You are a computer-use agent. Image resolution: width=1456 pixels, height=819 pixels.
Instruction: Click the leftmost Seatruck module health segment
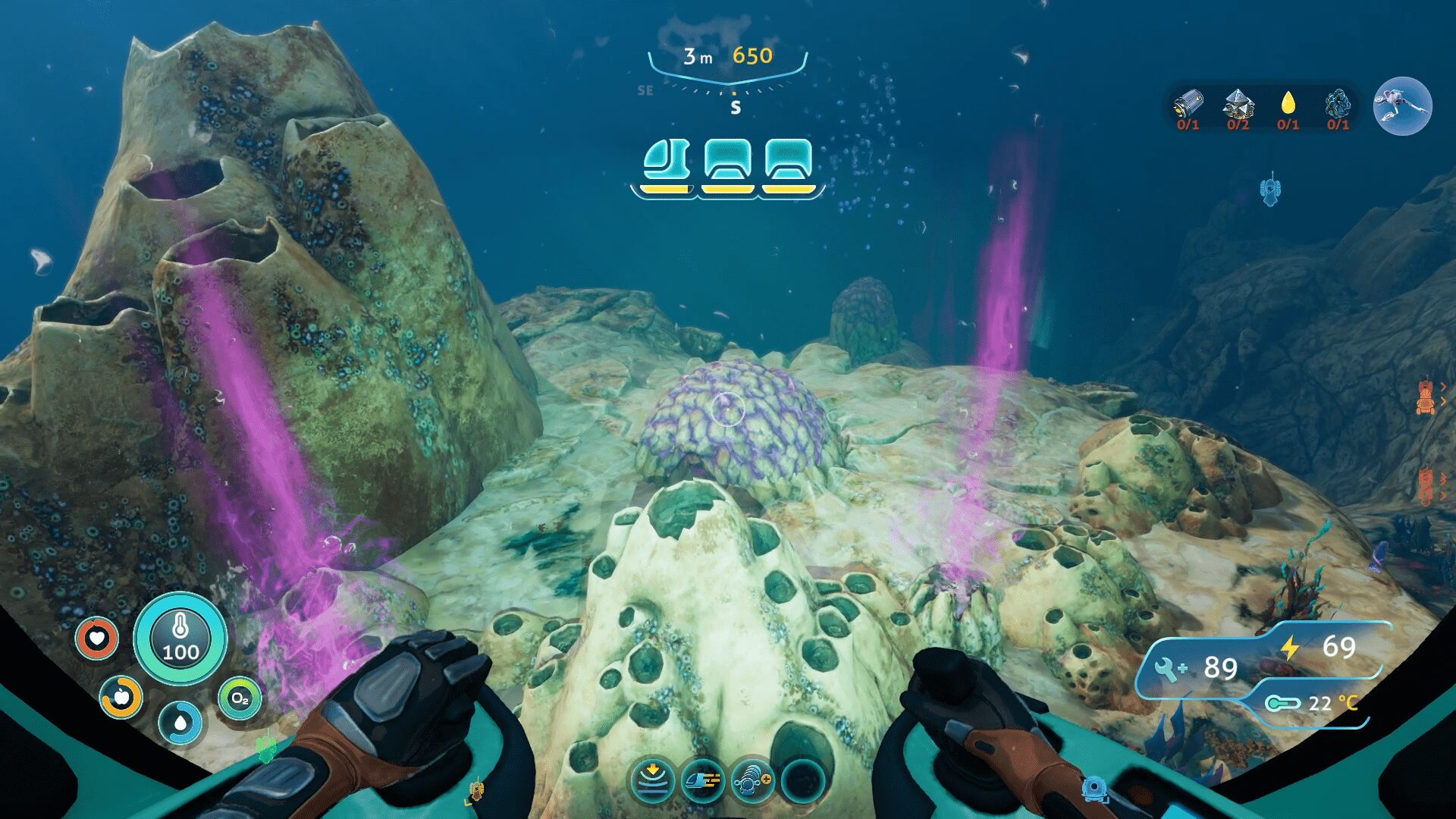667,163
